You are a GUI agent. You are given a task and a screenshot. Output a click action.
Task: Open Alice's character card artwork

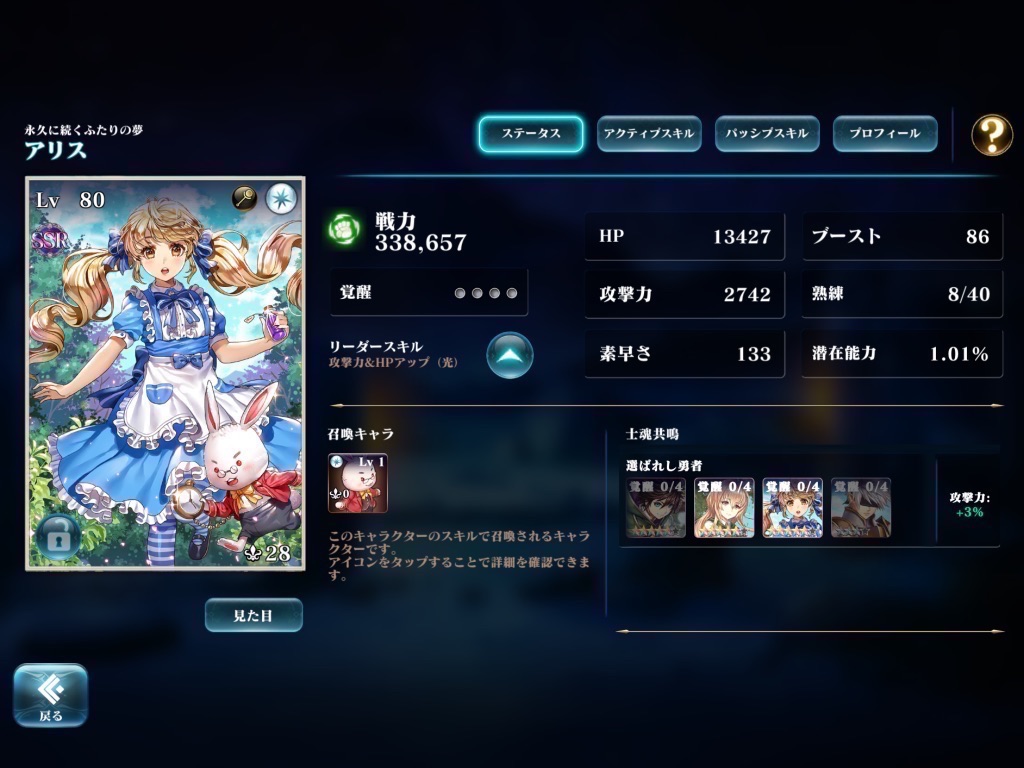[165, 380]
